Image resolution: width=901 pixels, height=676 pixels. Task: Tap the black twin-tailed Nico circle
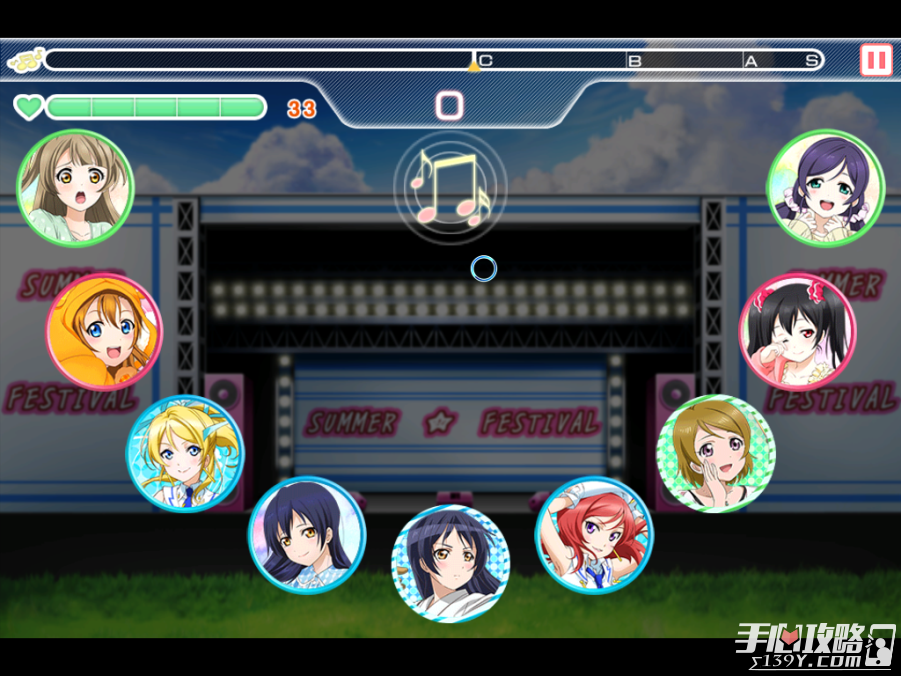click(x=797, y=331)
